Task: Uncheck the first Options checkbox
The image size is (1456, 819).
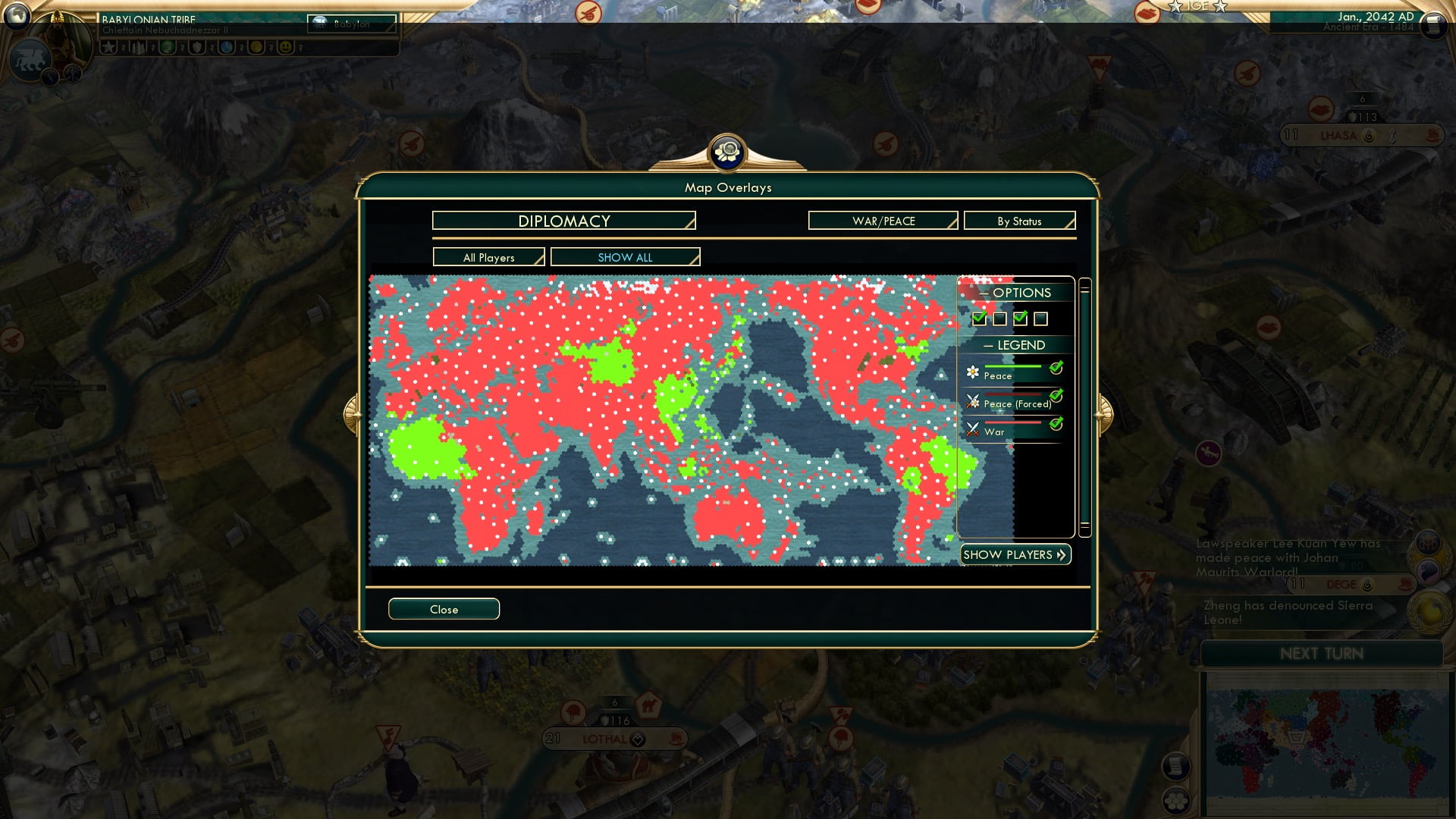Action: (x=980, y=318)
